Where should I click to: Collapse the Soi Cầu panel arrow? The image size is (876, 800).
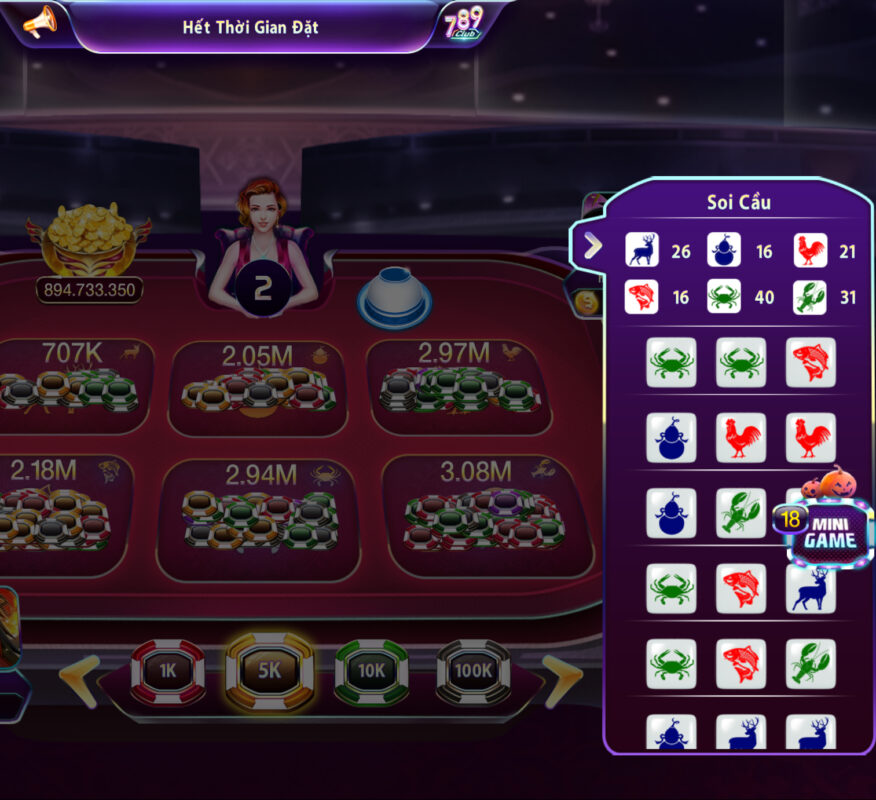pos(593,246)
